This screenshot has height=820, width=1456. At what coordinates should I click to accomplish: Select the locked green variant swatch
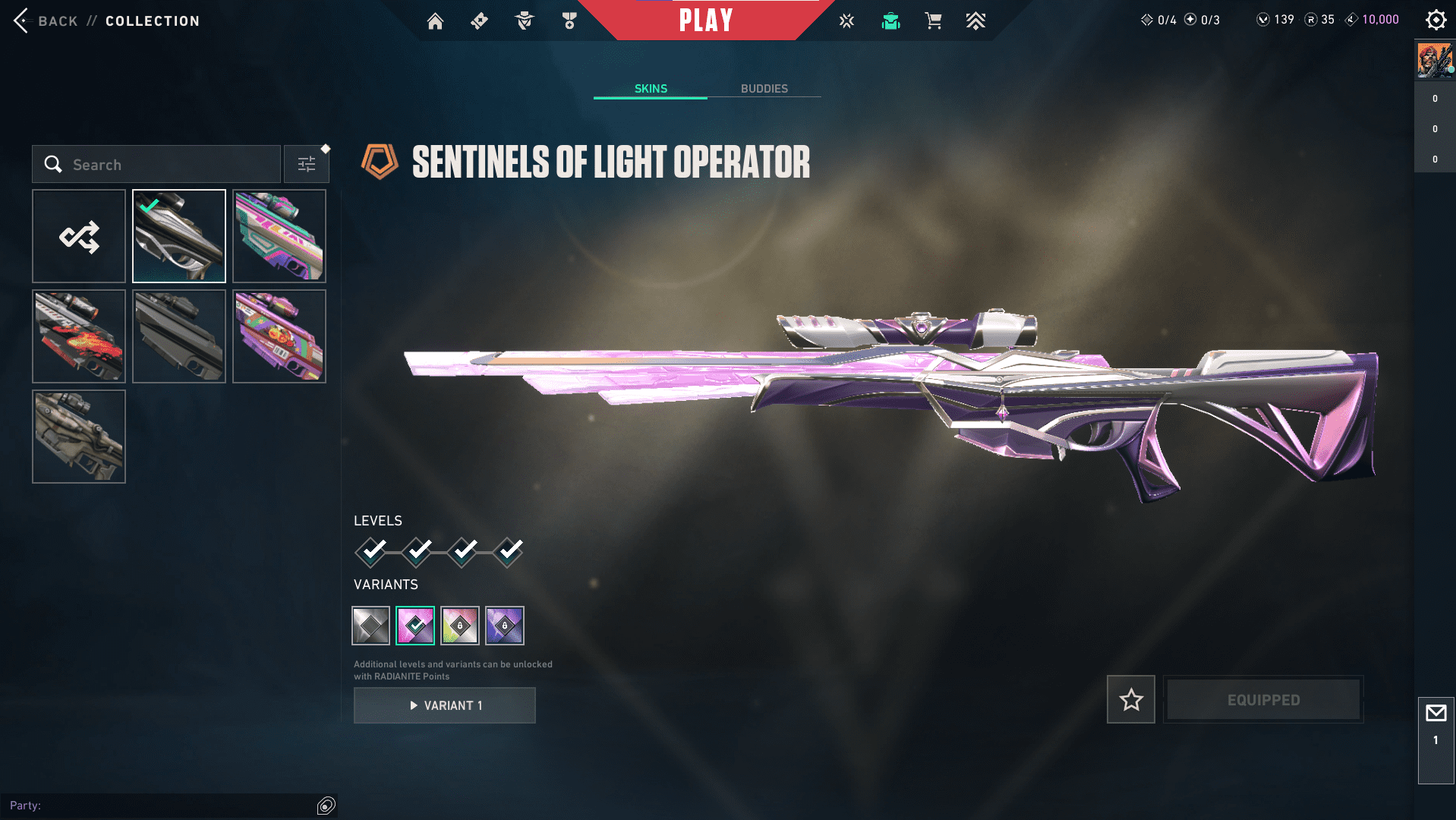click(x=460, y=626)
